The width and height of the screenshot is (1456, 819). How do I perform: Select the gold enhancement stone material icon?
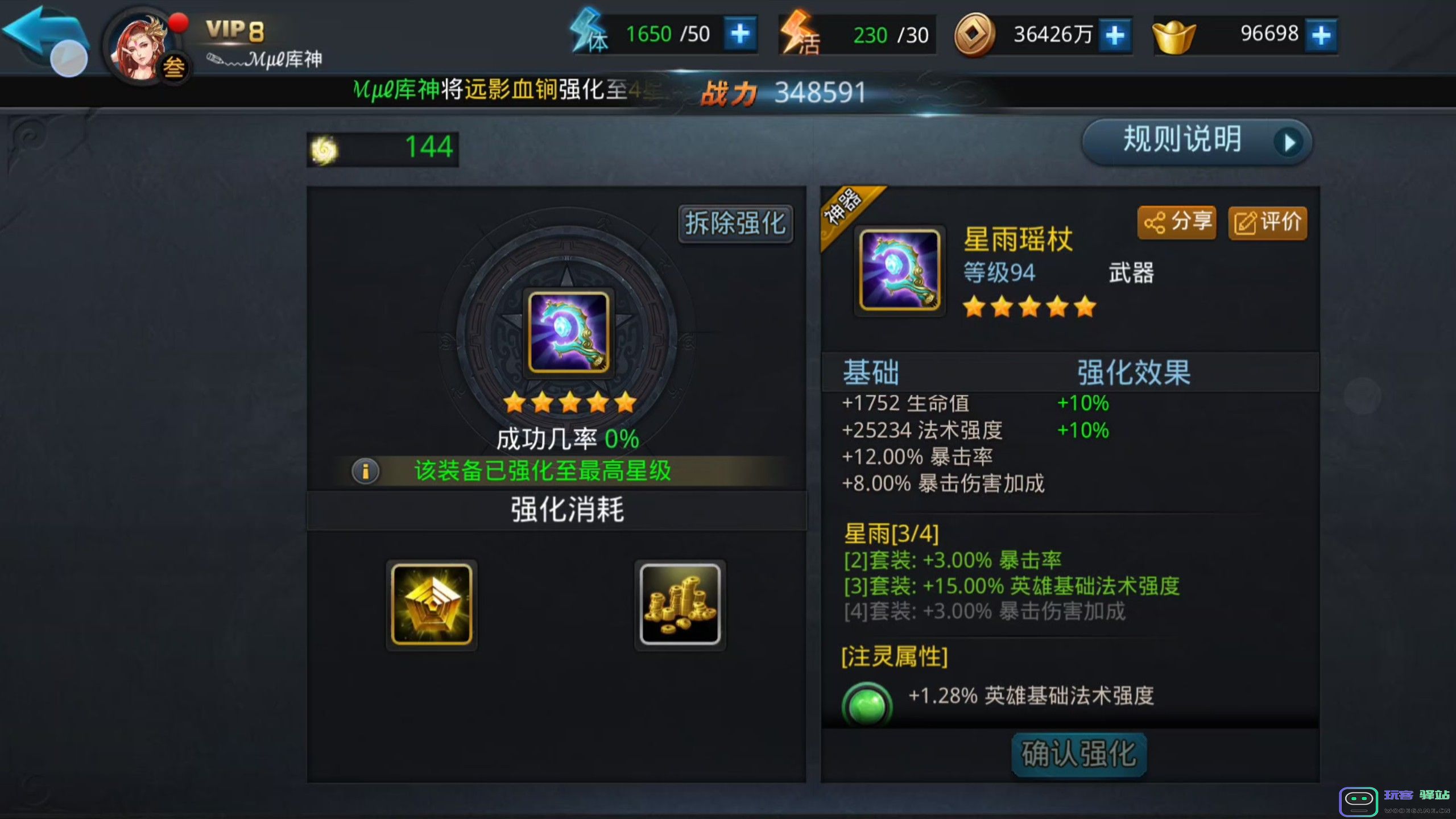431,605
